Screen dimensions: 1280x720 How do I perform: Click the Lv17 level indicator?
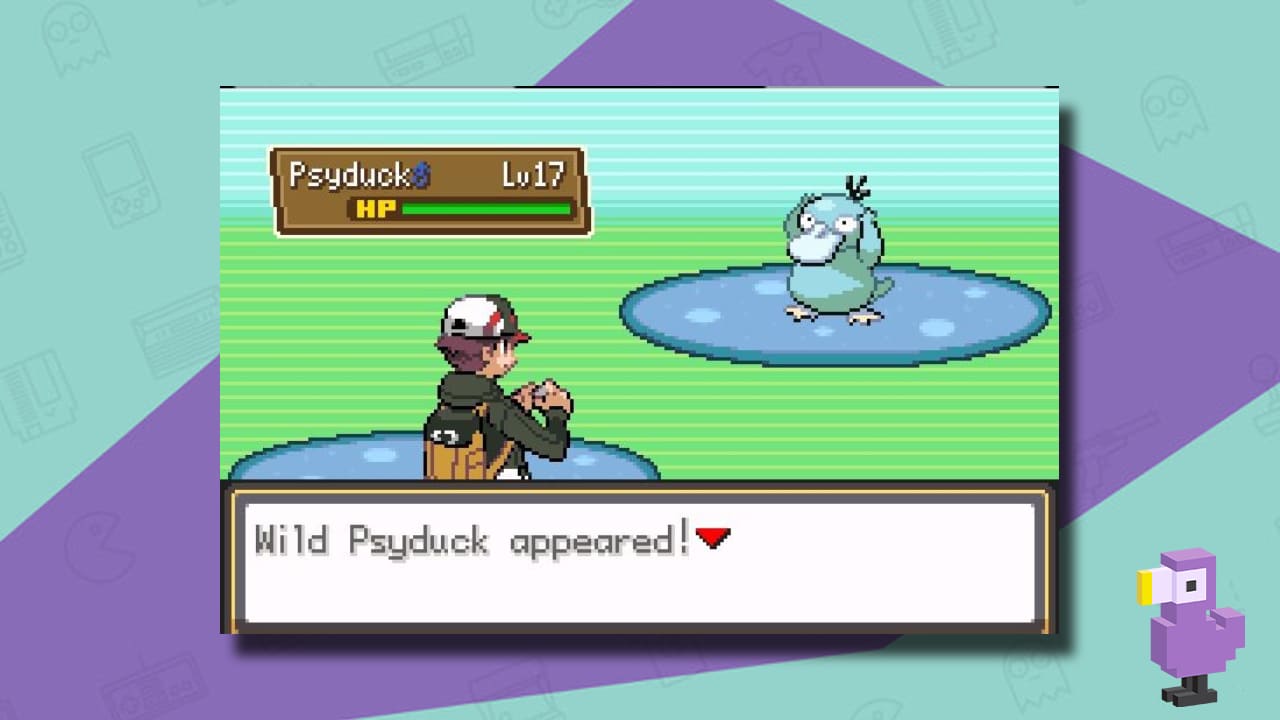coord(533,174)
